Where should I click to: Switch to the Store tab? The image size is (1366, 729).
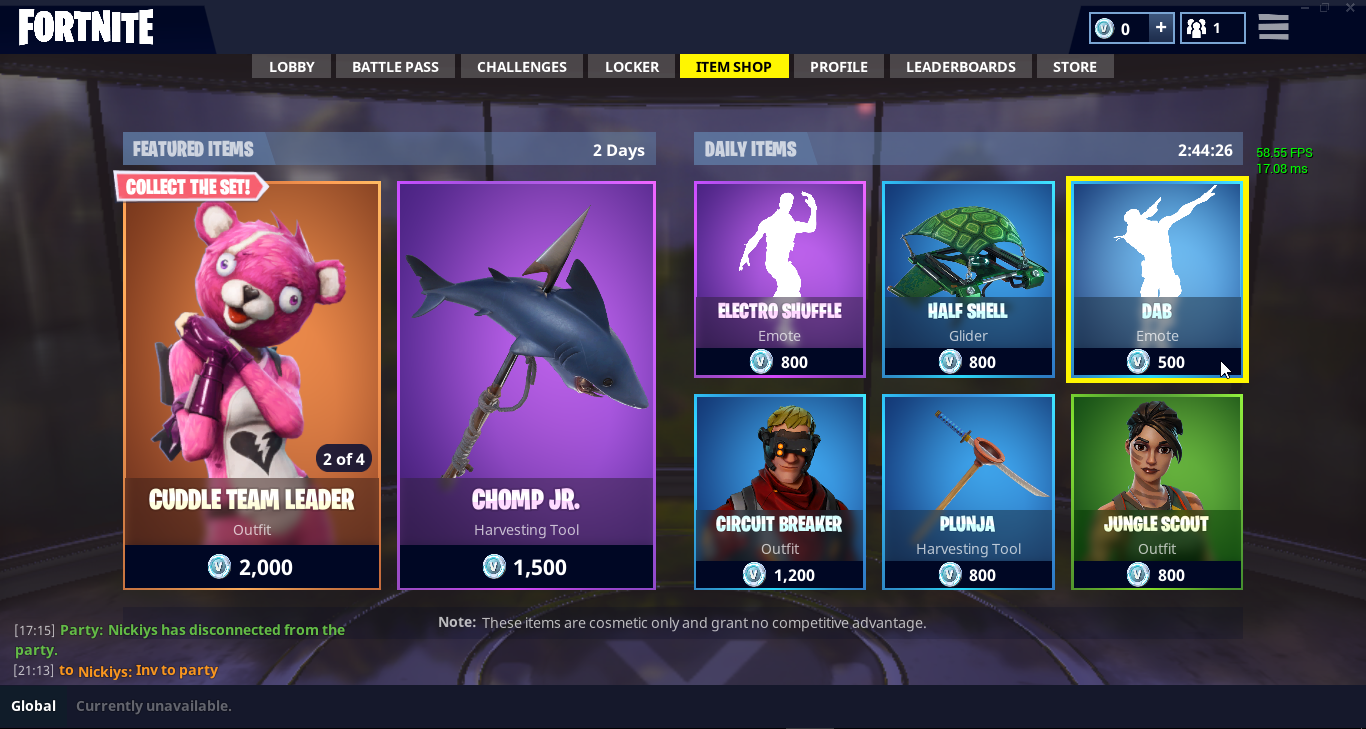pyautogui.click(x=1075, y=67)
